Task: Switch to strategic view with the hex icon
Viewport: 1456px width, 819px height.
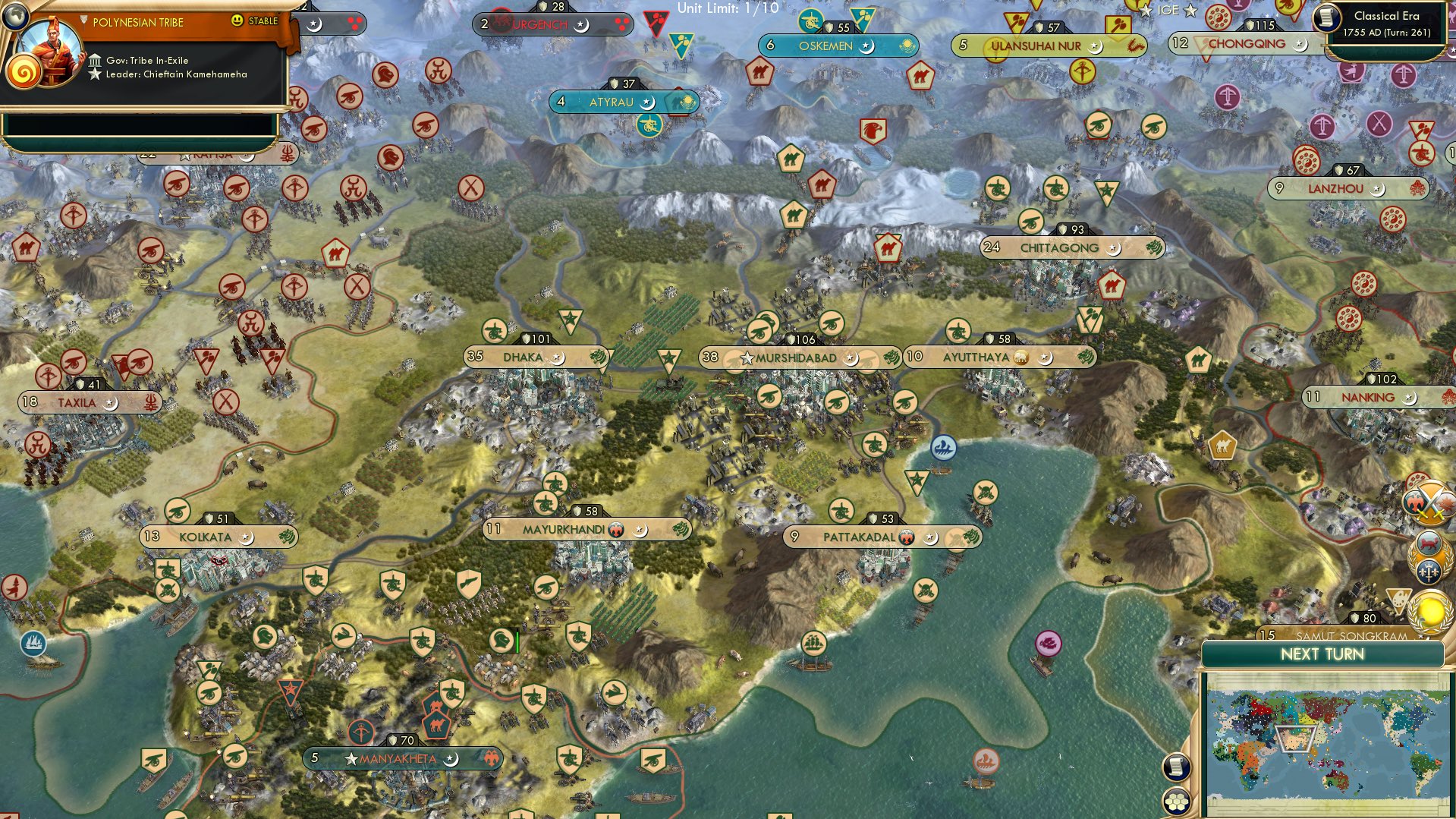Action: tap(1176, 799)
